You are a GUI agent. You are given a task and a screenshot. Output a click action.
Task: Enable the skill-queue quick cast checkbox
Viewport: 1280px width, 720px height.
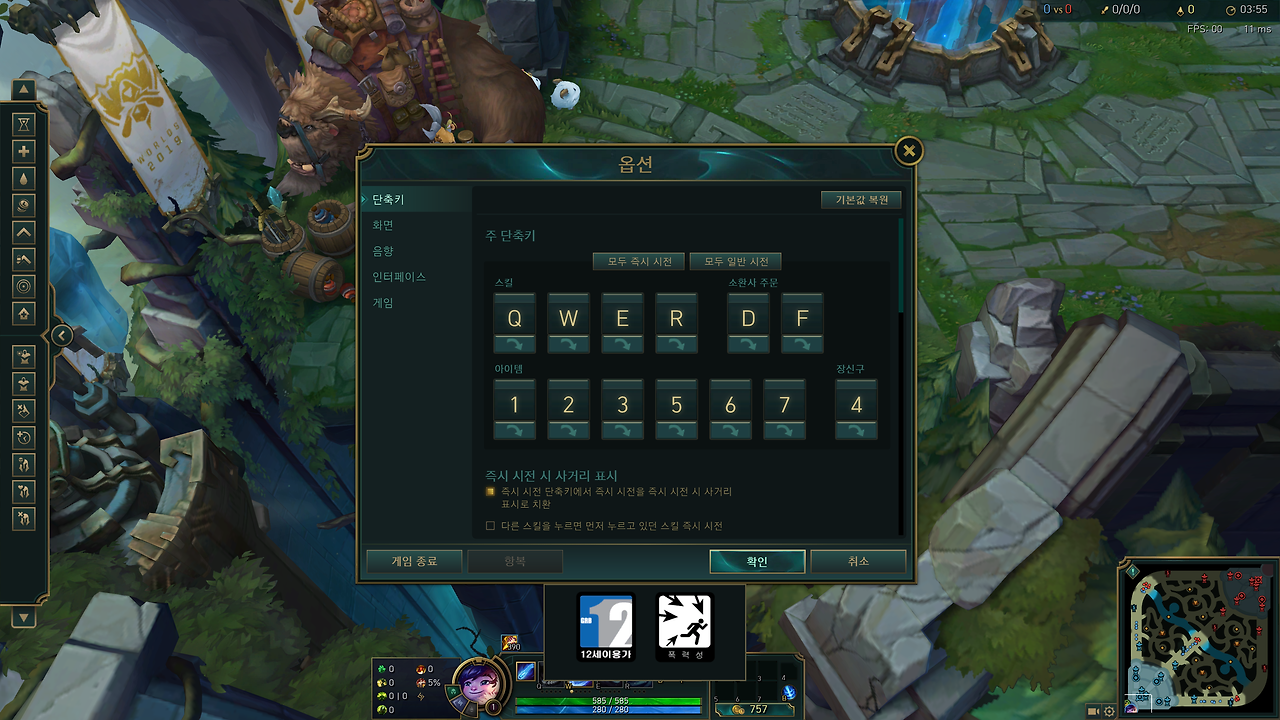(x=489, y=524)
